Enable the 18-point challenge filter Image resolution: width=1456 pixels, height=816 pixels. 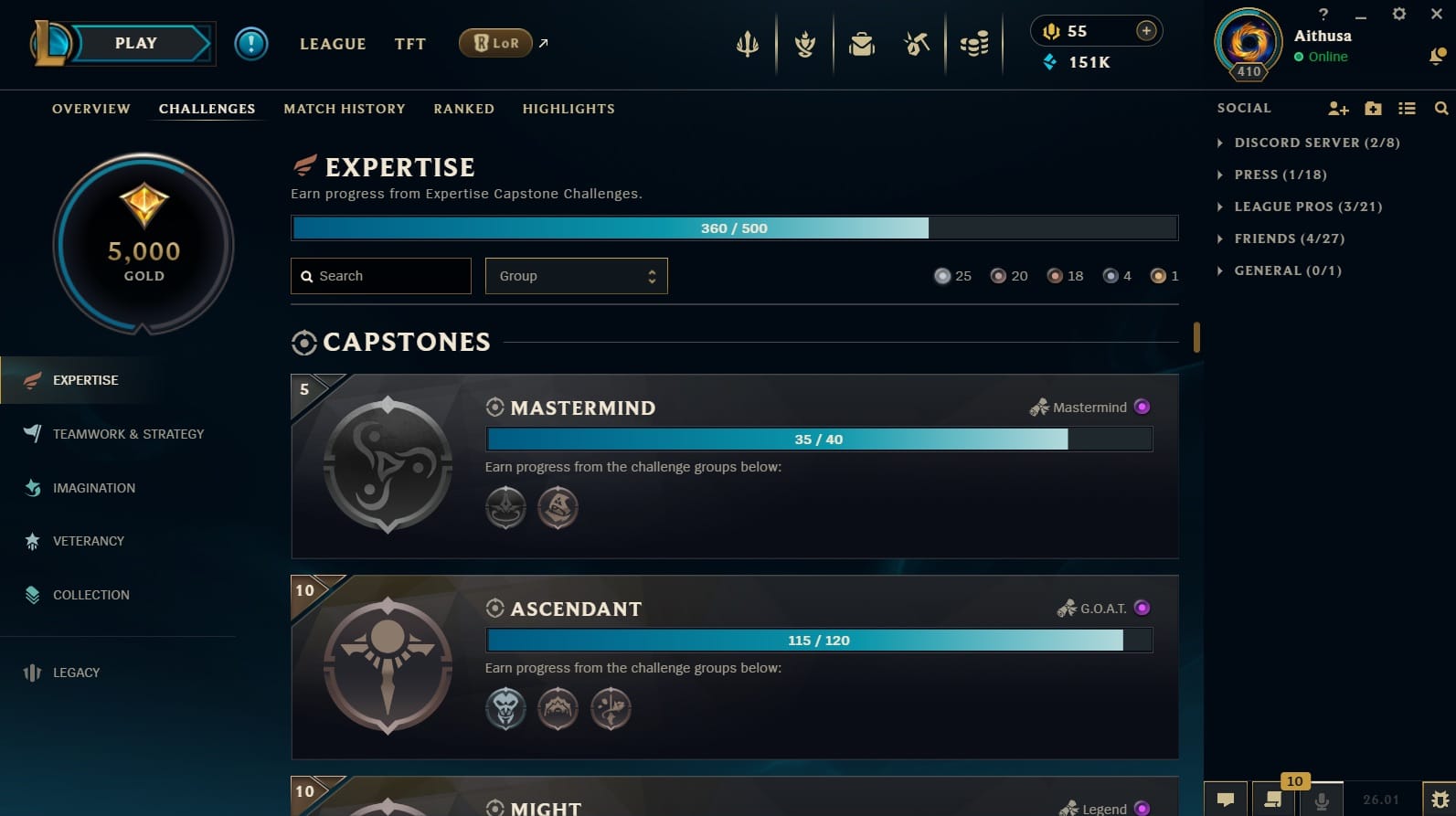(1056, 275)
